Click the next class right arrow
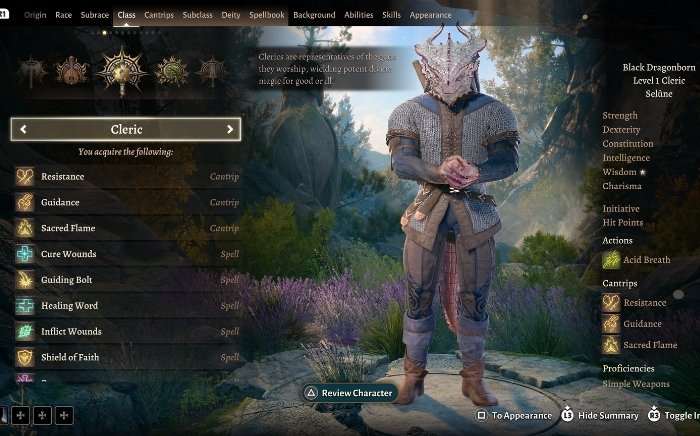The width and height of the screenshot is (700, 436). tap(230, 129)
